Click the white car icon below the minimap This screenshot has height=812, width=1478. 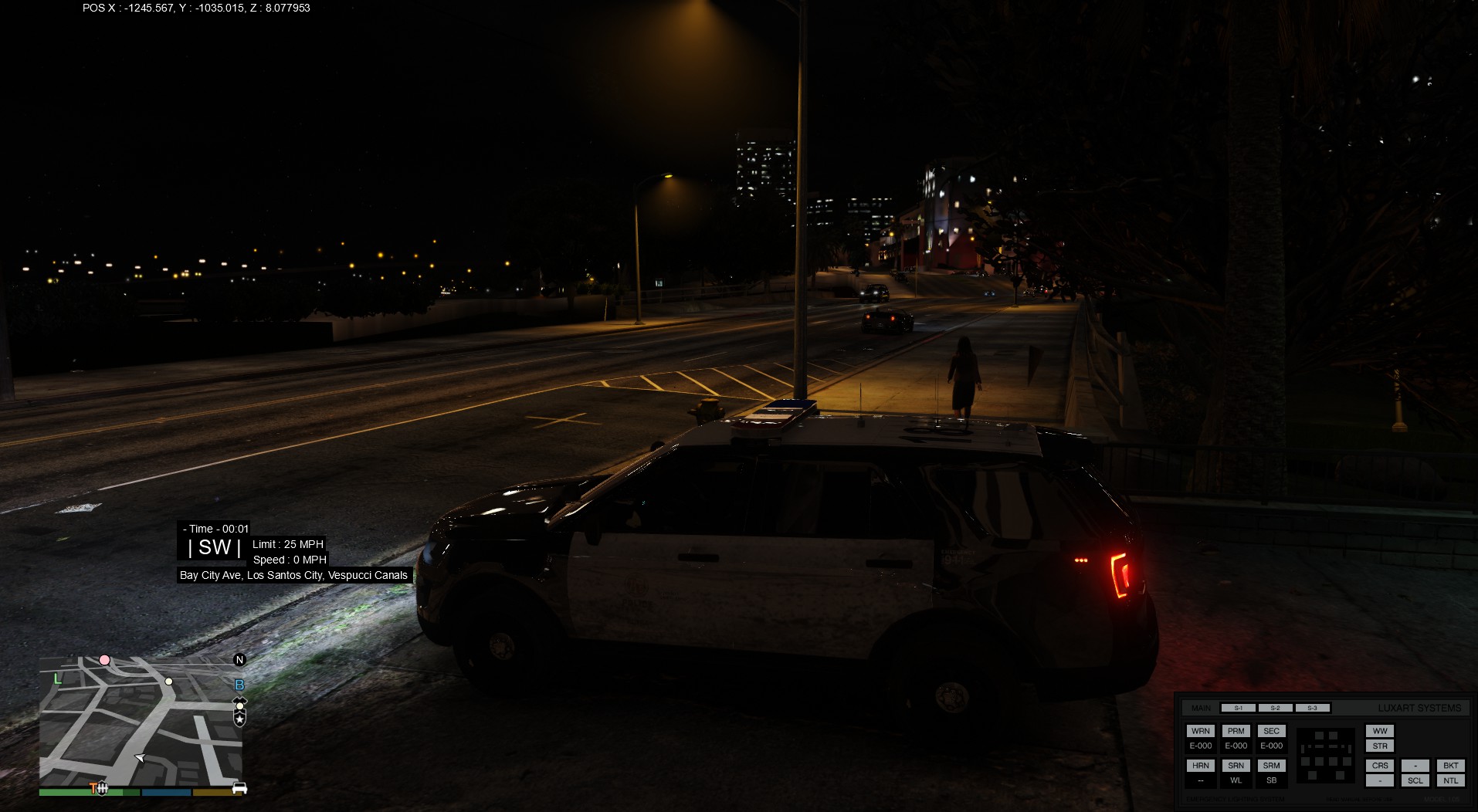pyautogui.click(x=239, y=788)
